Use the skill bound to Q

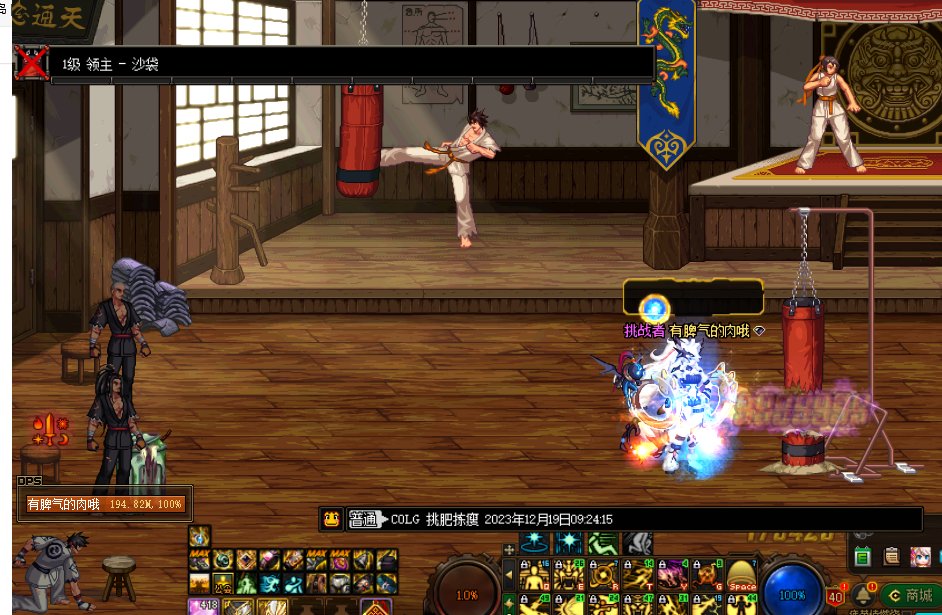coord(535,575)
